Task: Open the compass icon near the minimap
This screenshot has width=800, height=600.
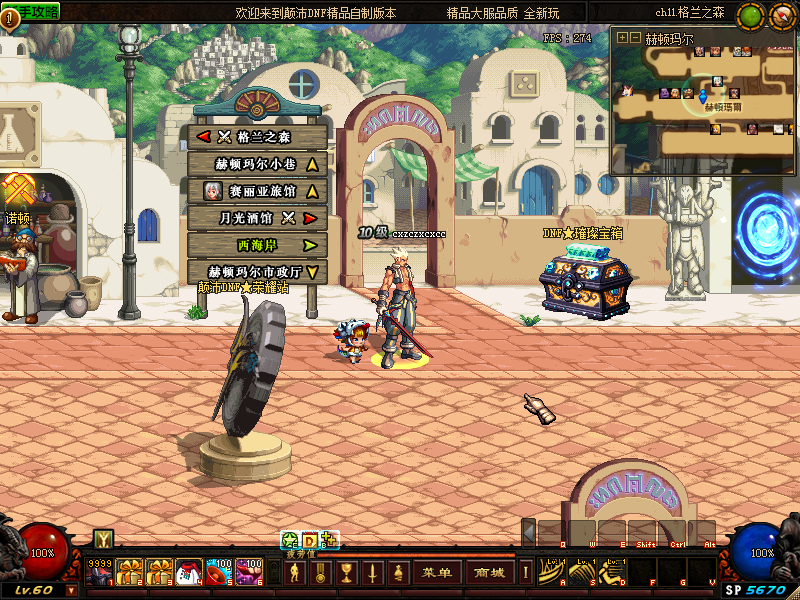Action: pos(779,16)
